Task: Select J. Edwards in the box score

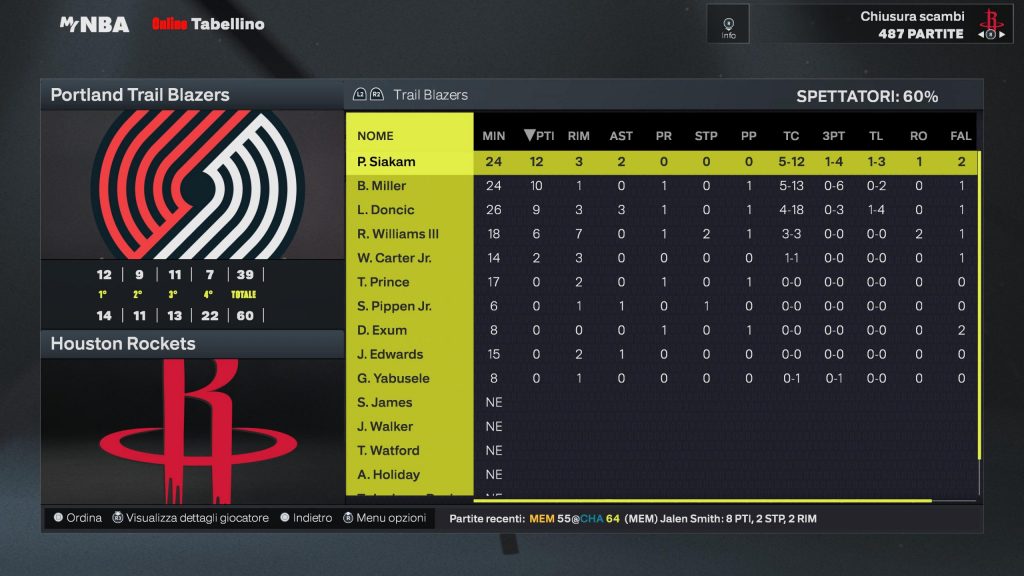Action: pyautogui.click(x=390, y=354)
